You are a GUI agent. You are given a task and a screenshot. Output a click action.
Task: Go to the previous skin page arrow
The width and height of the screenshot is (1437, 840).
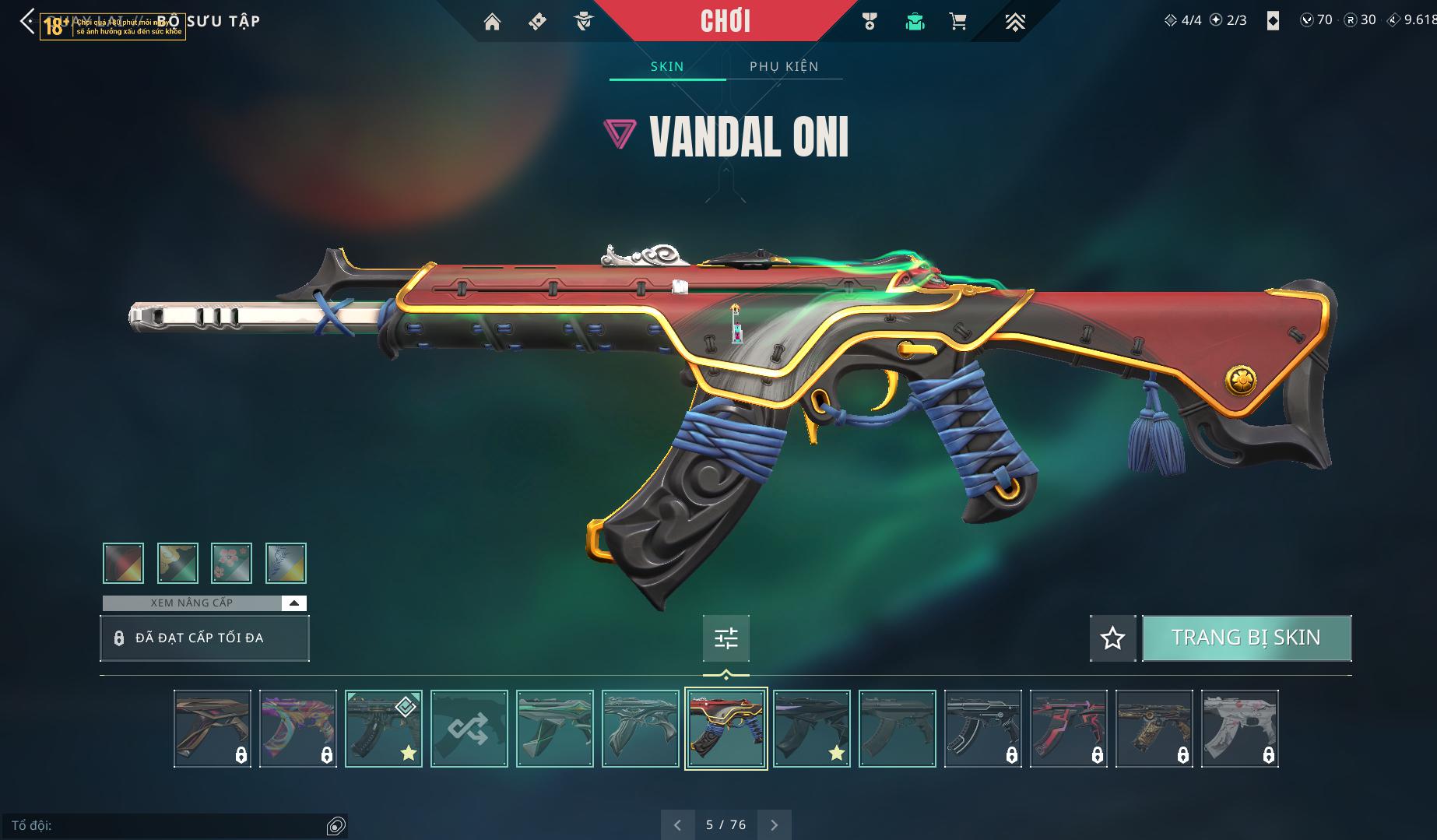677,824
